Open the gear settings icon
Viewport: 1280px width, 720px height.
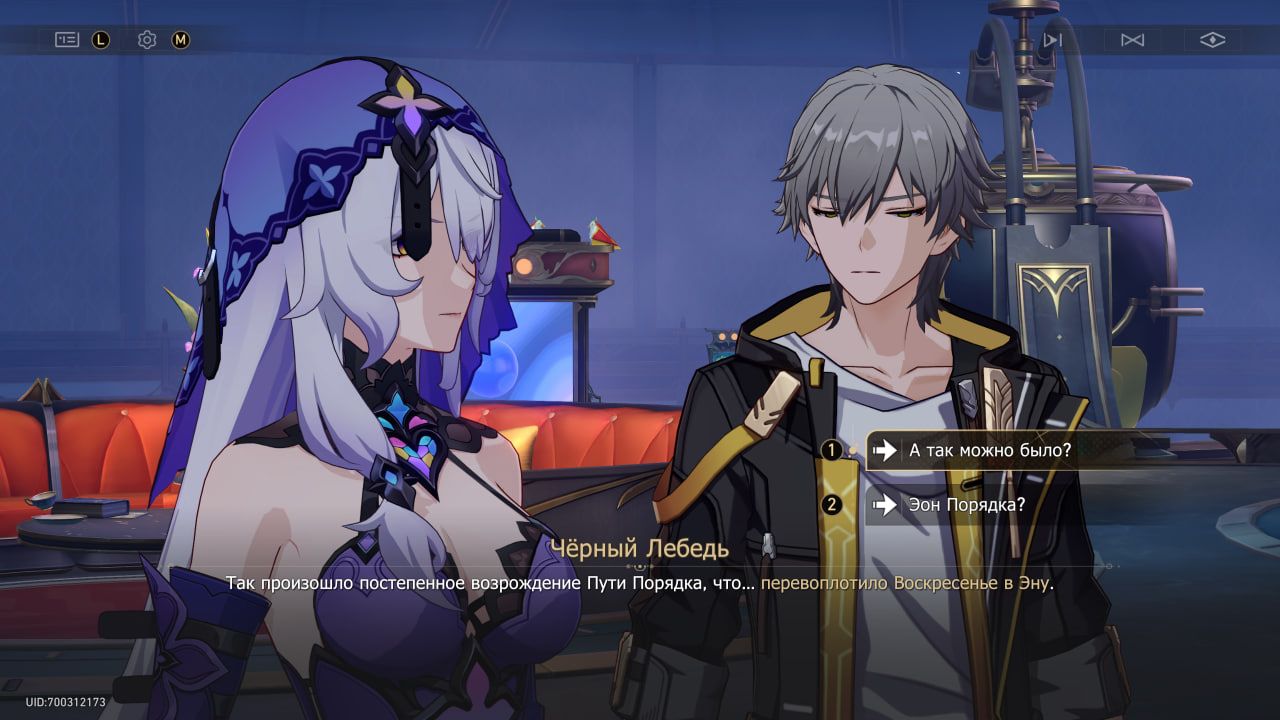[x=147, y=40]
